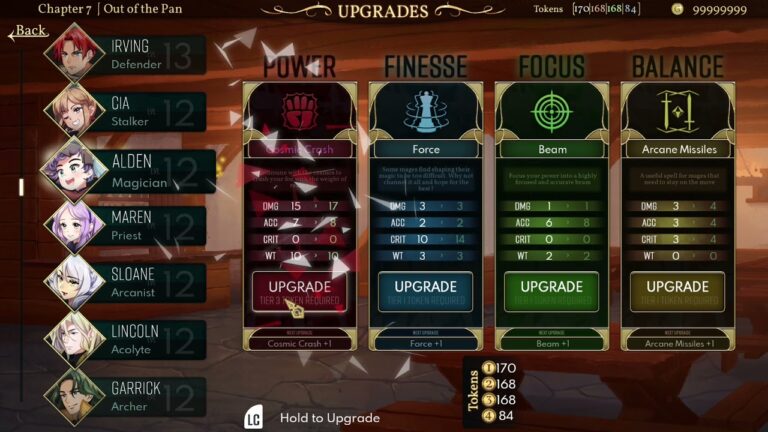Select Sloane the Arcanist
Viewport: 768px width, 432px height.
(x=125, y=283)
